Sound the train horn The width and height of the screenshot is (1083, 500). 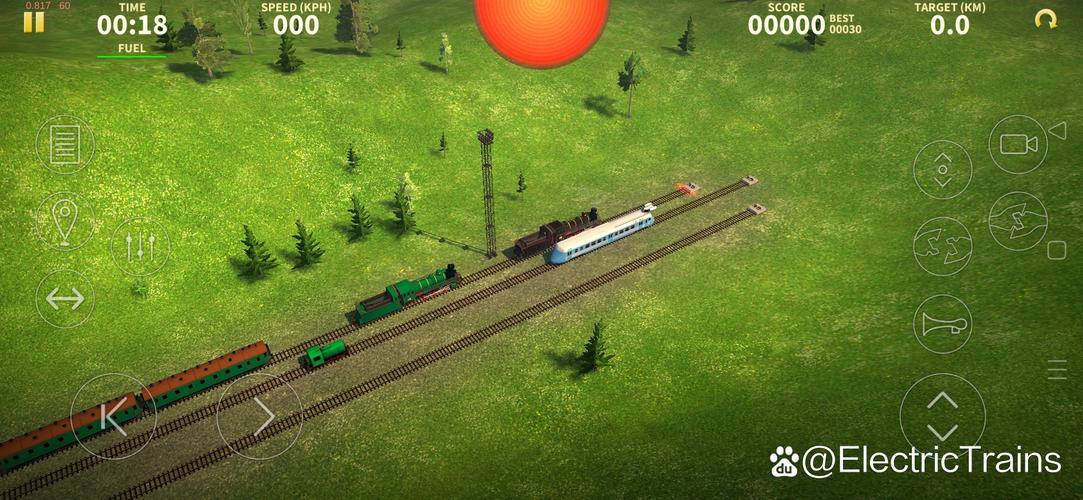tap(942, 323)
